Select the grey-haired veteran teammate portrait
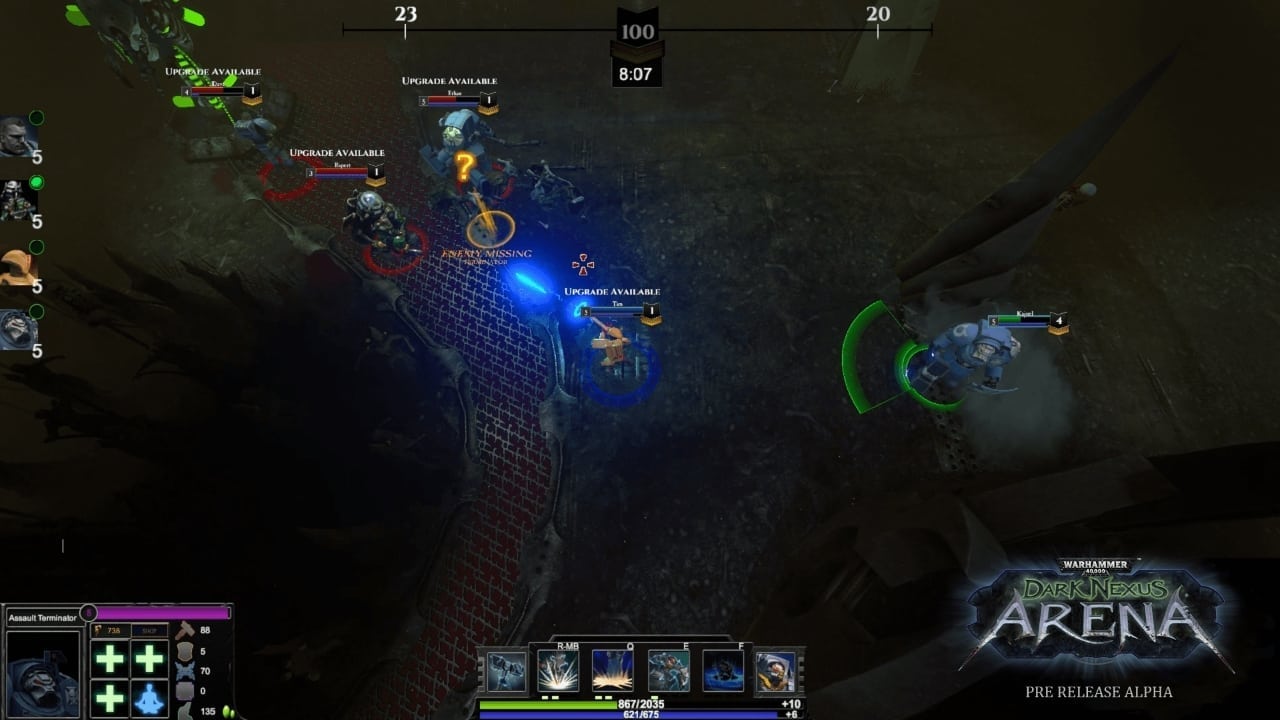This screenshot has width=1280, height=720. tap(18, 136)
